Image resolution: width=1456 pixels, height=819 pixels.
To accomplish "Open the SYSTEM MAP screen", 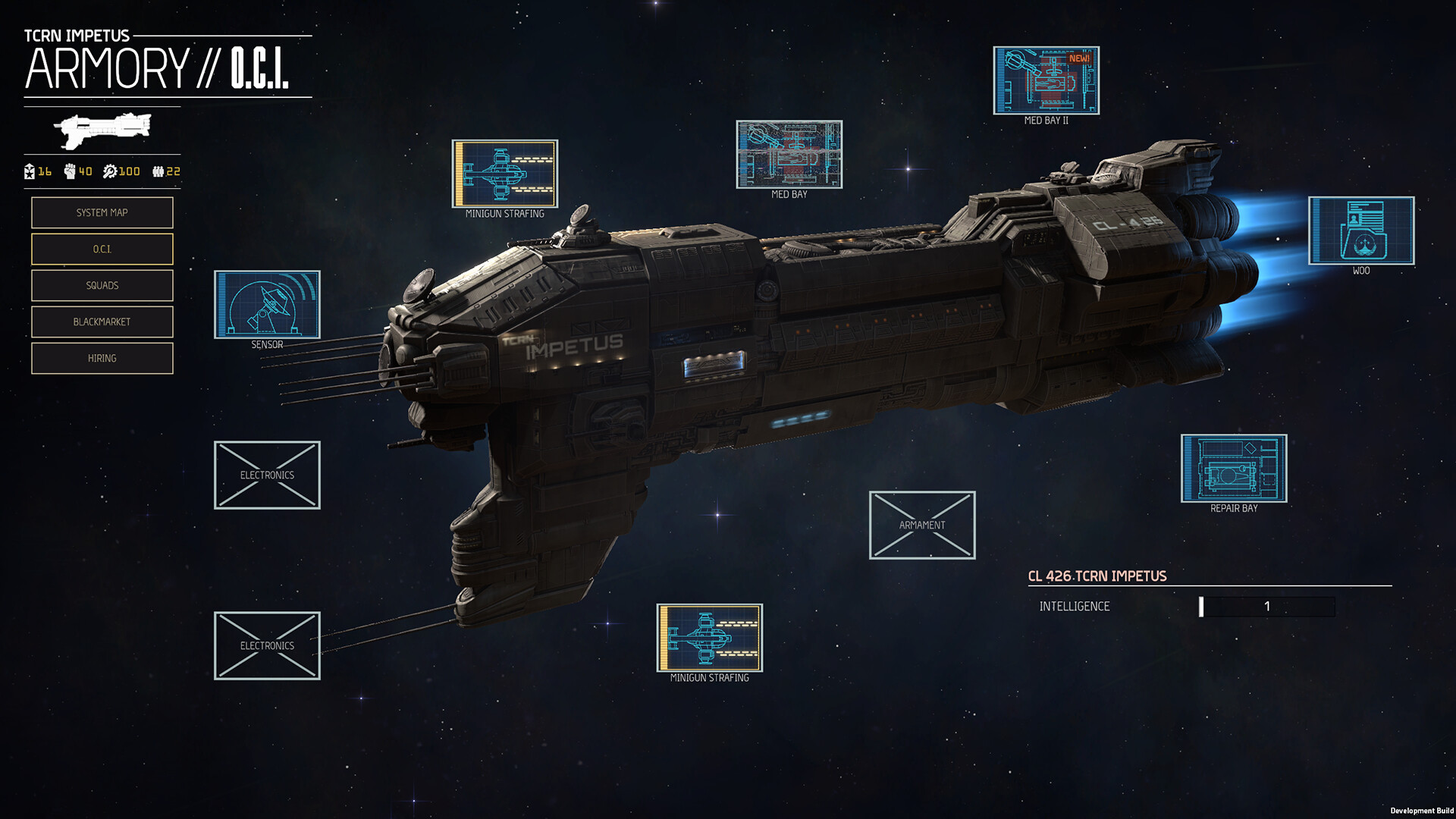I will [x=102, y=212].
